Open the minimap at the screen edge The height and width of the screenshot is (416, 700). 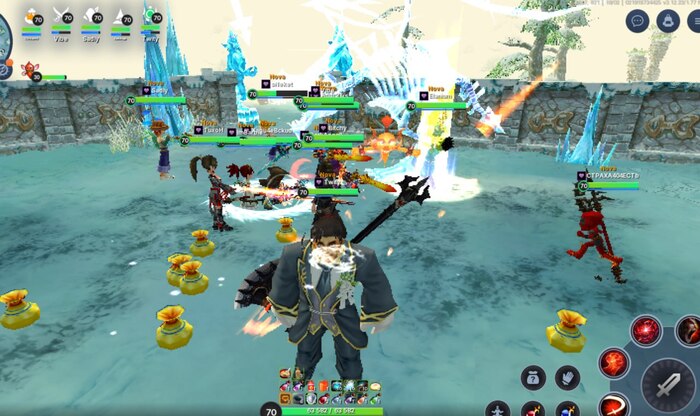pos(5,30)
